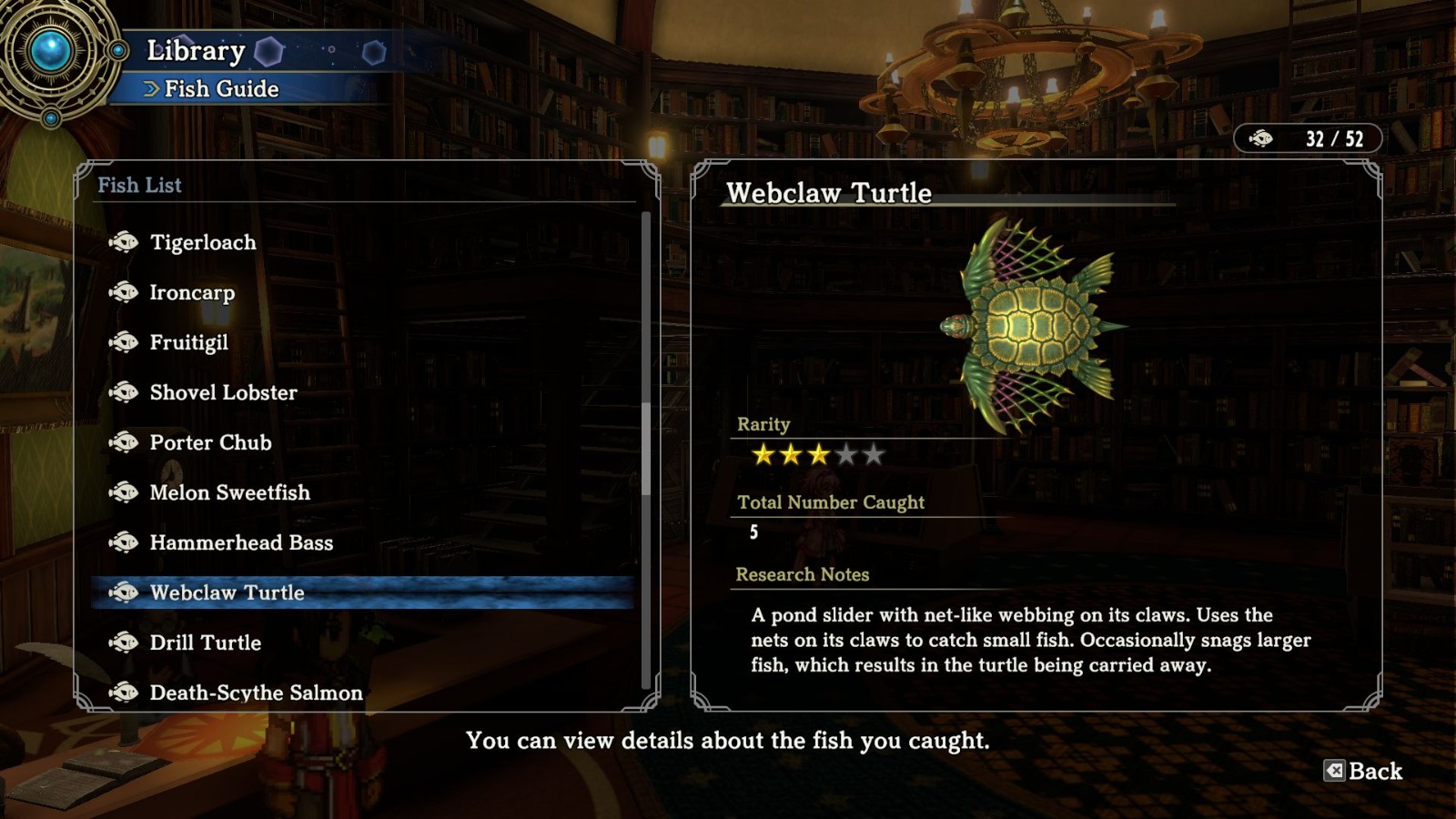
Task: Select Drill Turtle from the fish list
Action: tap(202, 642)
